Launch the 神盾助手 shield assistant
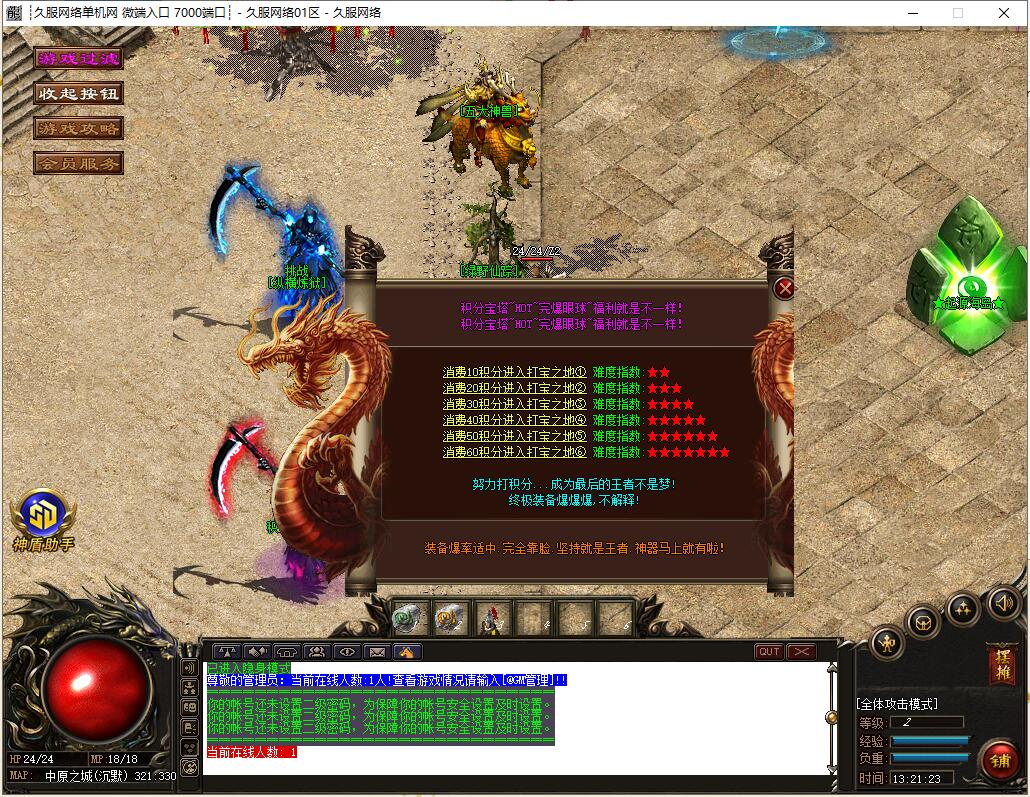The width and height of the screenshot is (1030, 797). click(43, 518)
